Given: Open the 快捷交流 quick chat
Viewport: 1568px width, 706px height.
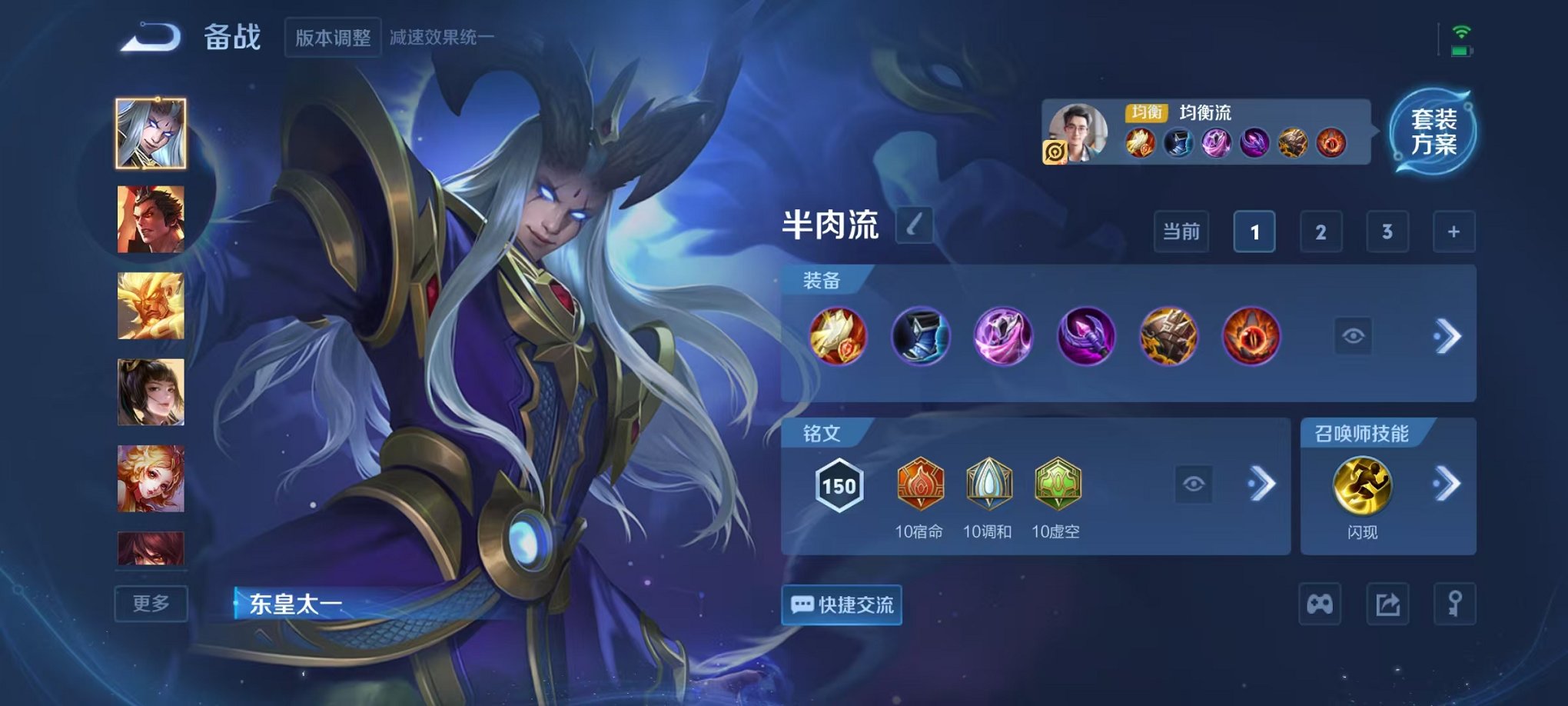Looking at the screenshot, I should (840, 605).
